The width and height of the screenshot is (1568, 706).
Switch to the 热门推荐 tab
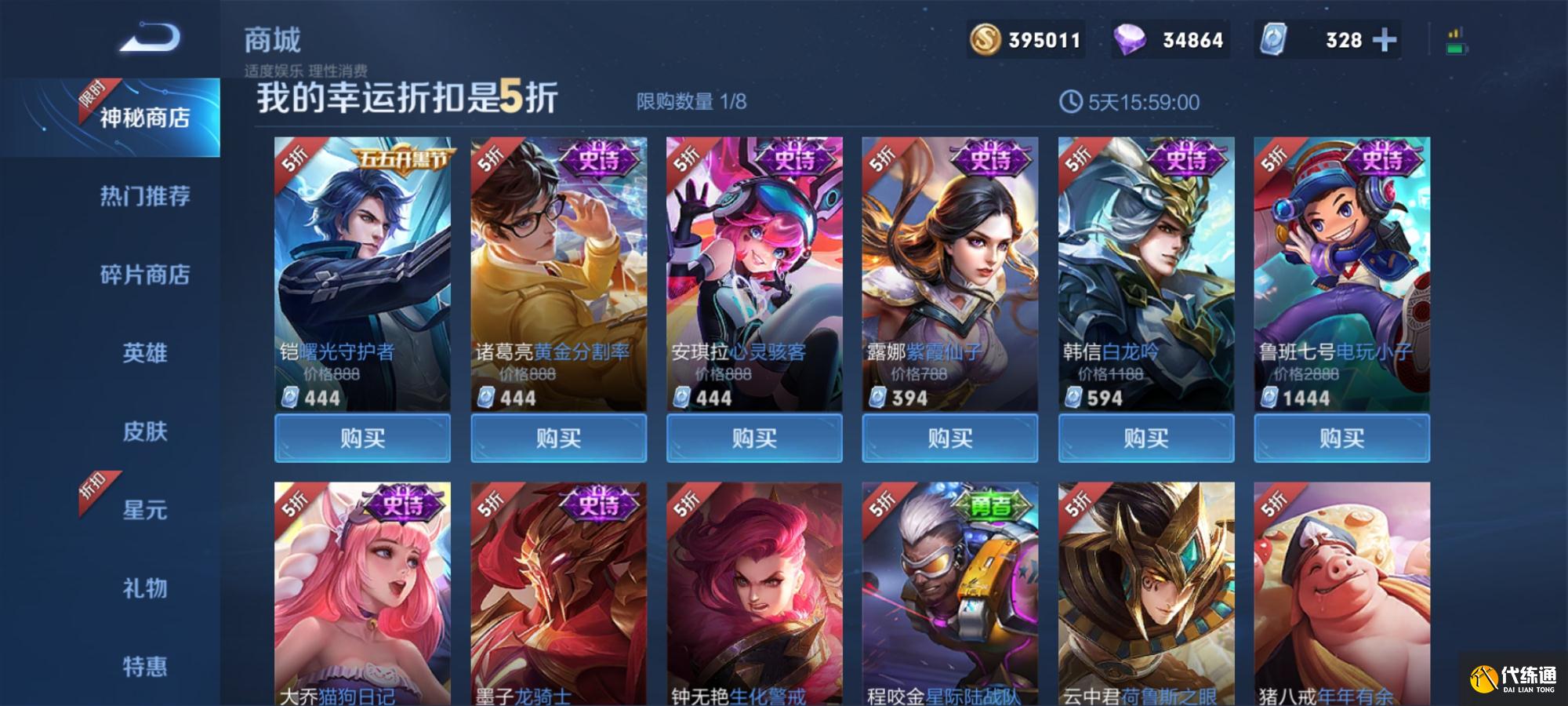point(144,196)
